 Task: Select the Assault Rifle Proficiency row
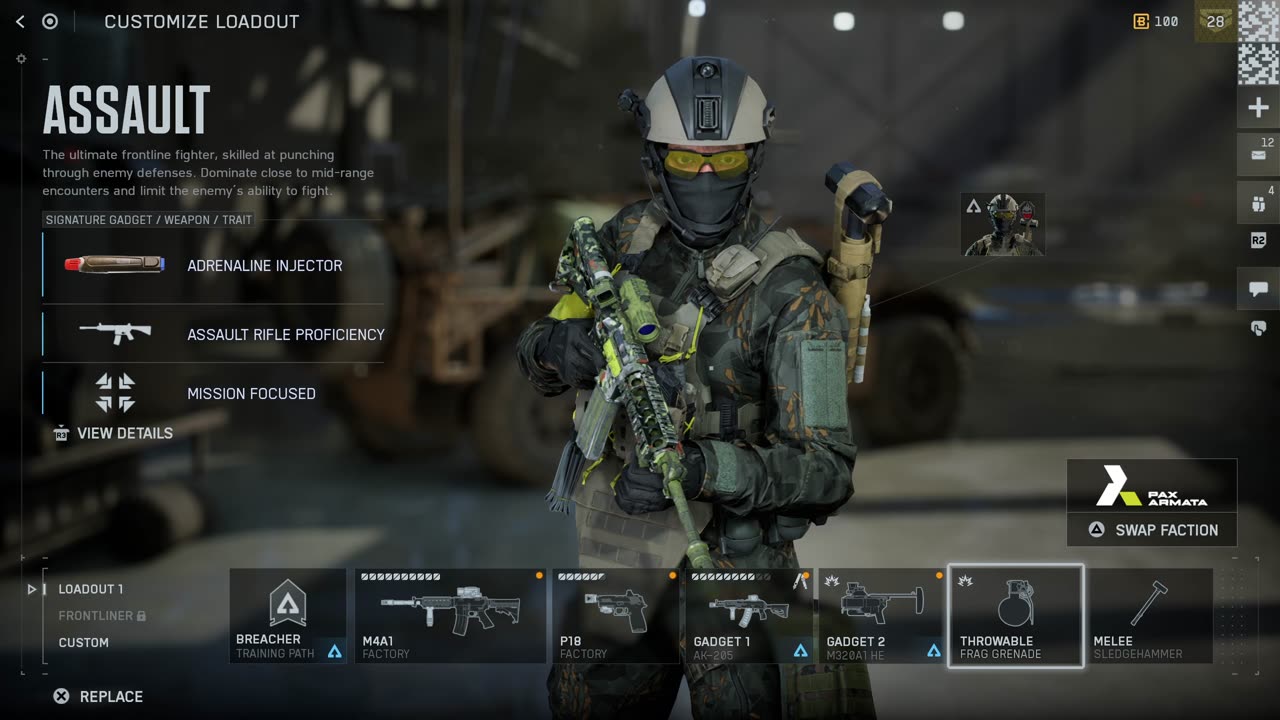213,334
